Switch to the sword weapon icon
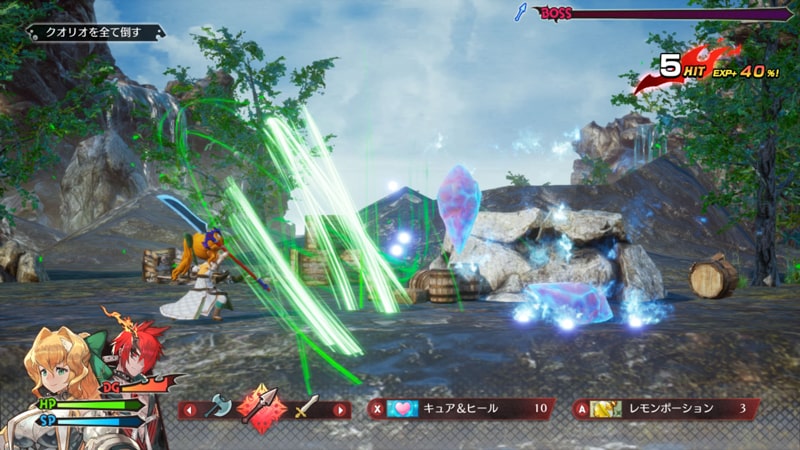 (x=305, y=408)
